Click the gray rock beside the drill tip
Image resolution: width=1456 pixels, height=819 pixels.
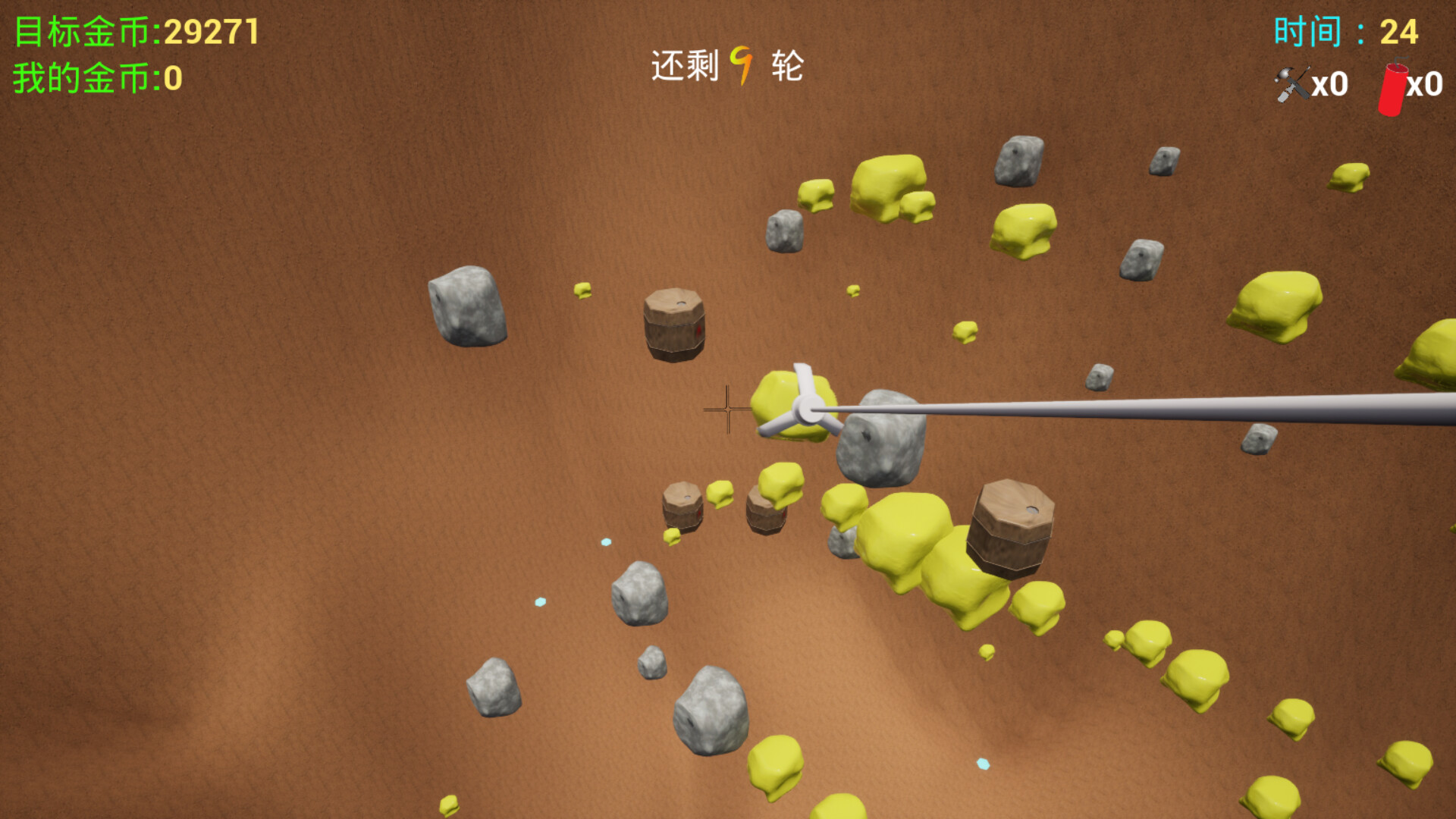tap(882, 444)
